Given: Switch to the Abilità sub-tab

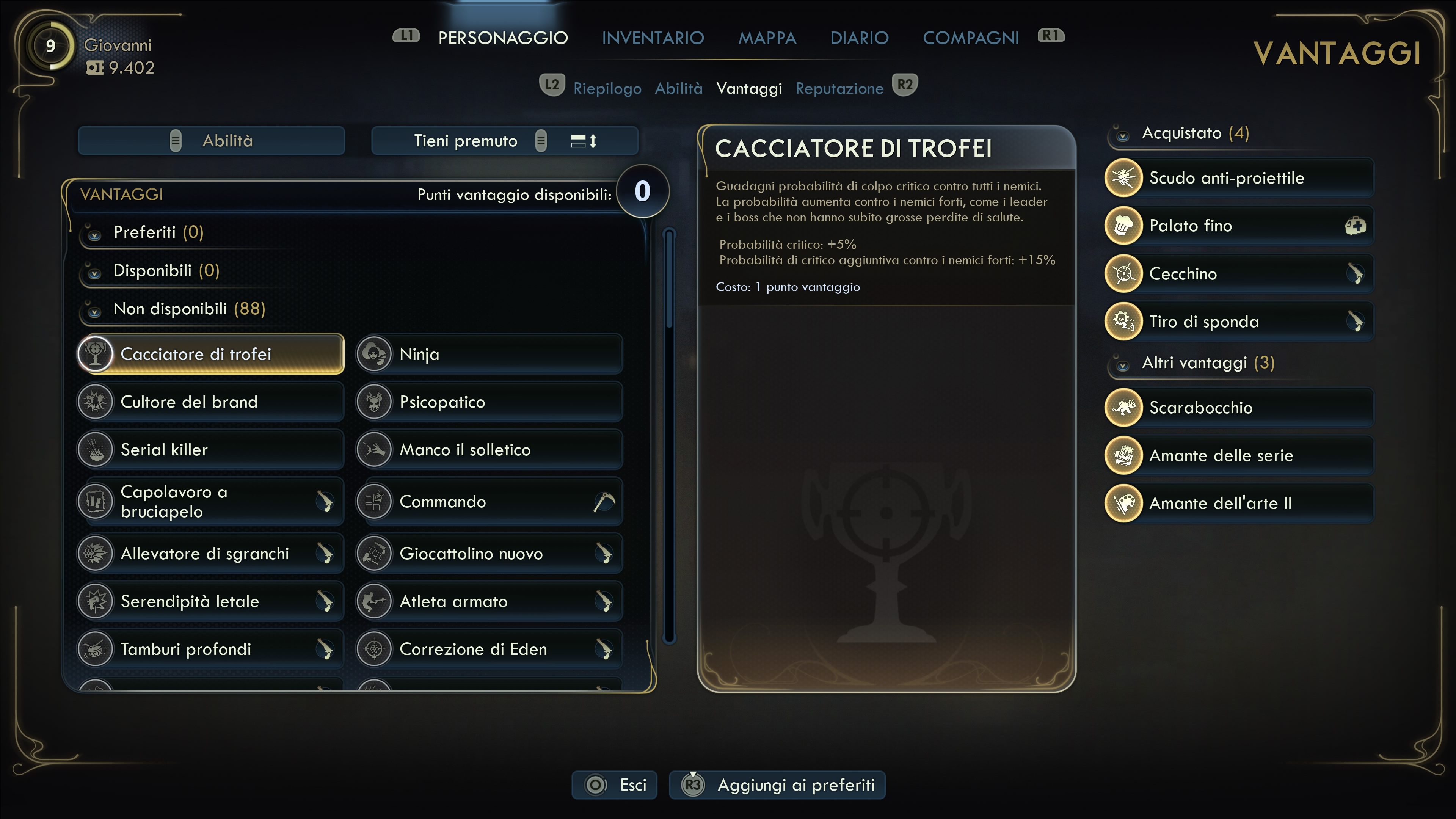Looking at the screenshot, I should pos(678,89).
